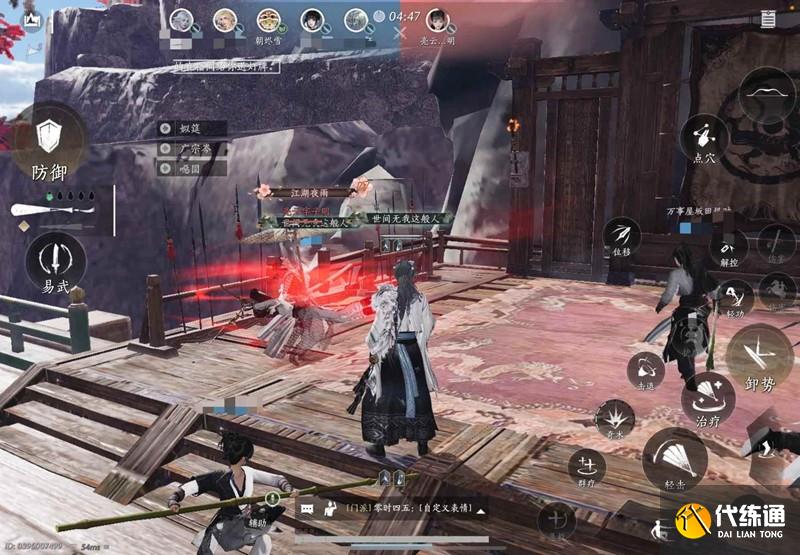Use the 轻功 lightness skill
Screen dimensions: 800x555
point(734,297)
